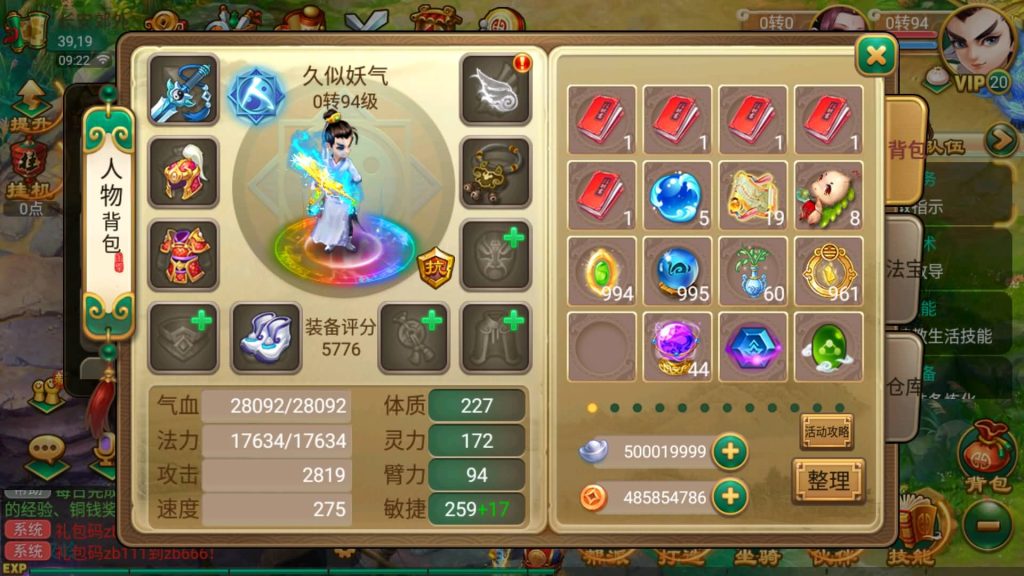This screenshot has height=576, width=1024.
Task: Select the equipped white boots slot
Action: pos(266,338)
